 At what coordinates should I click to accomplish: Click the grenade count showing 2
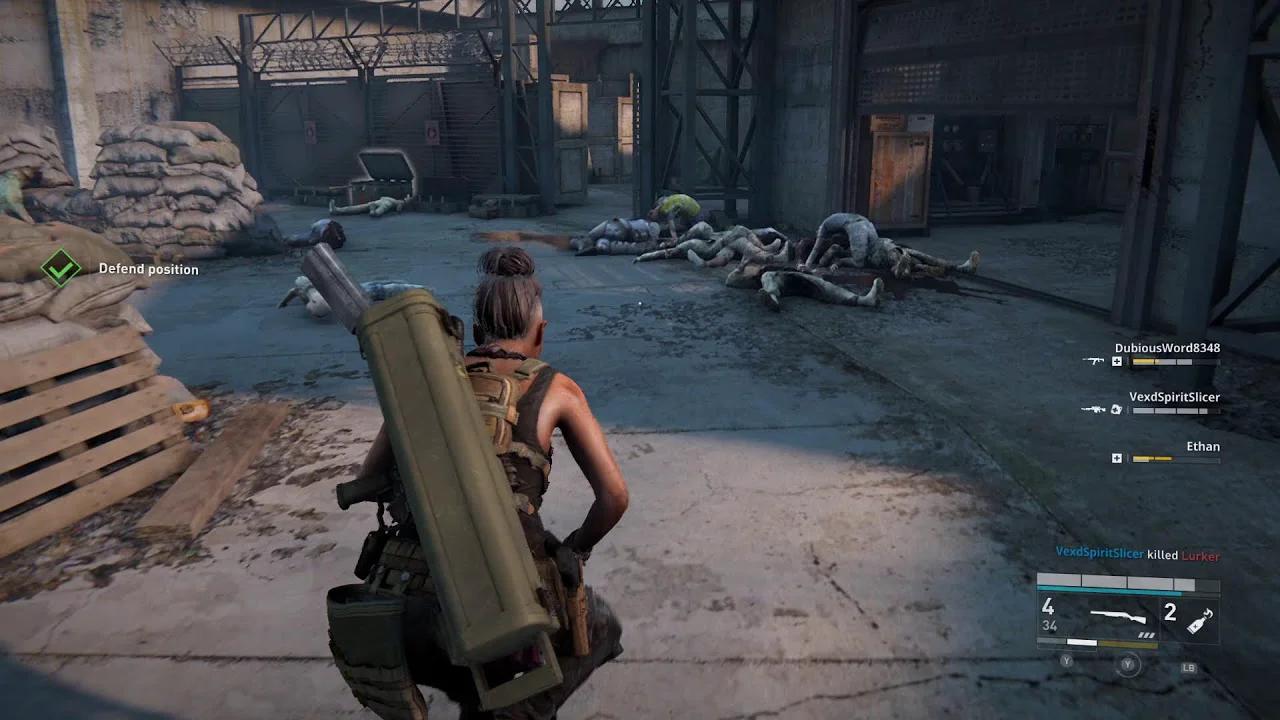[1171, 612]
